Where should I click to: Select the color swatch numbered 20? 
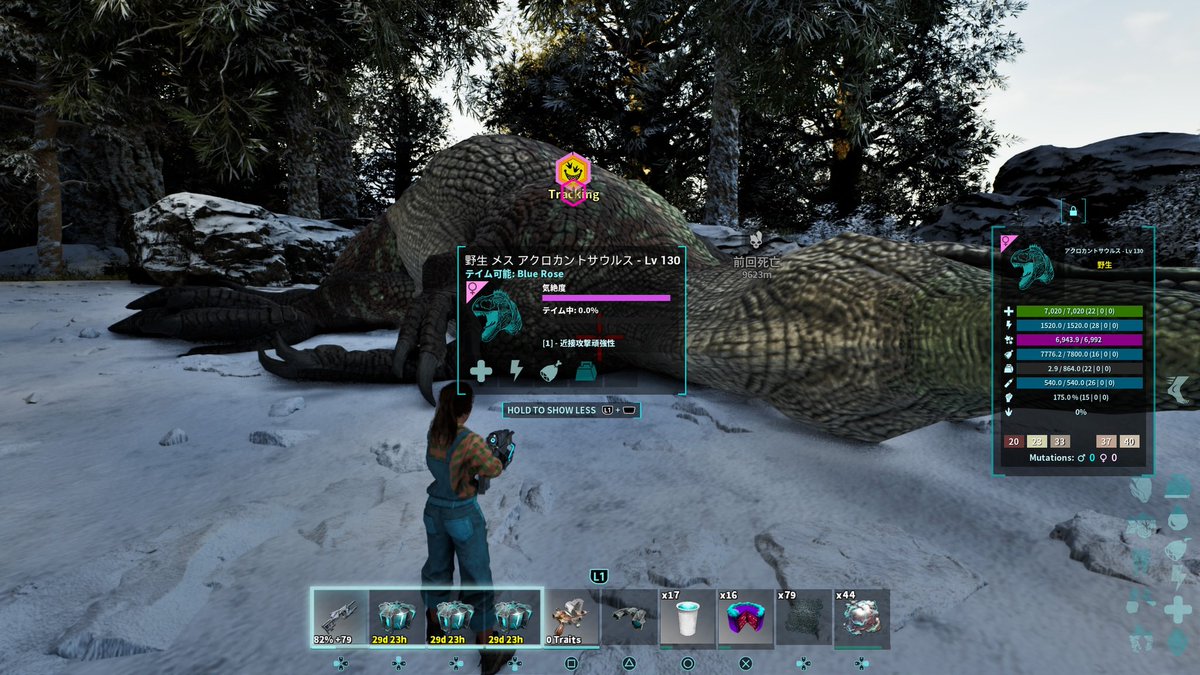click(1013, 441)
